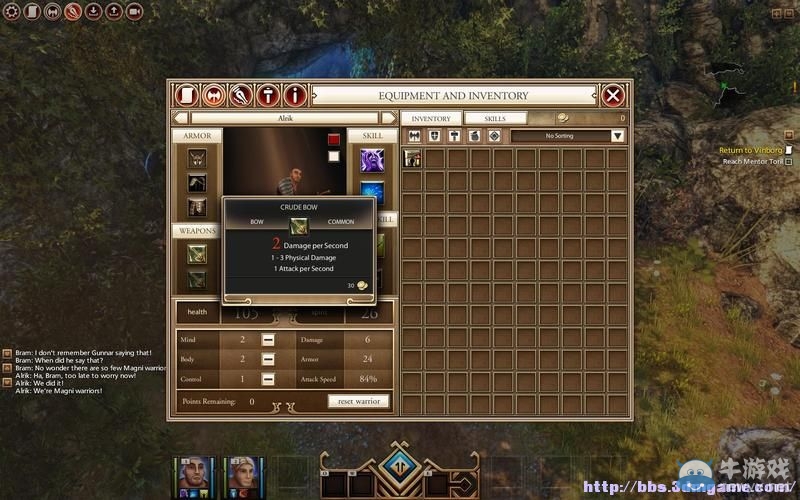This screenshot has width=800, height=500.
Task: Select the second hero portrait in the party bar
Action: [241, 475]
